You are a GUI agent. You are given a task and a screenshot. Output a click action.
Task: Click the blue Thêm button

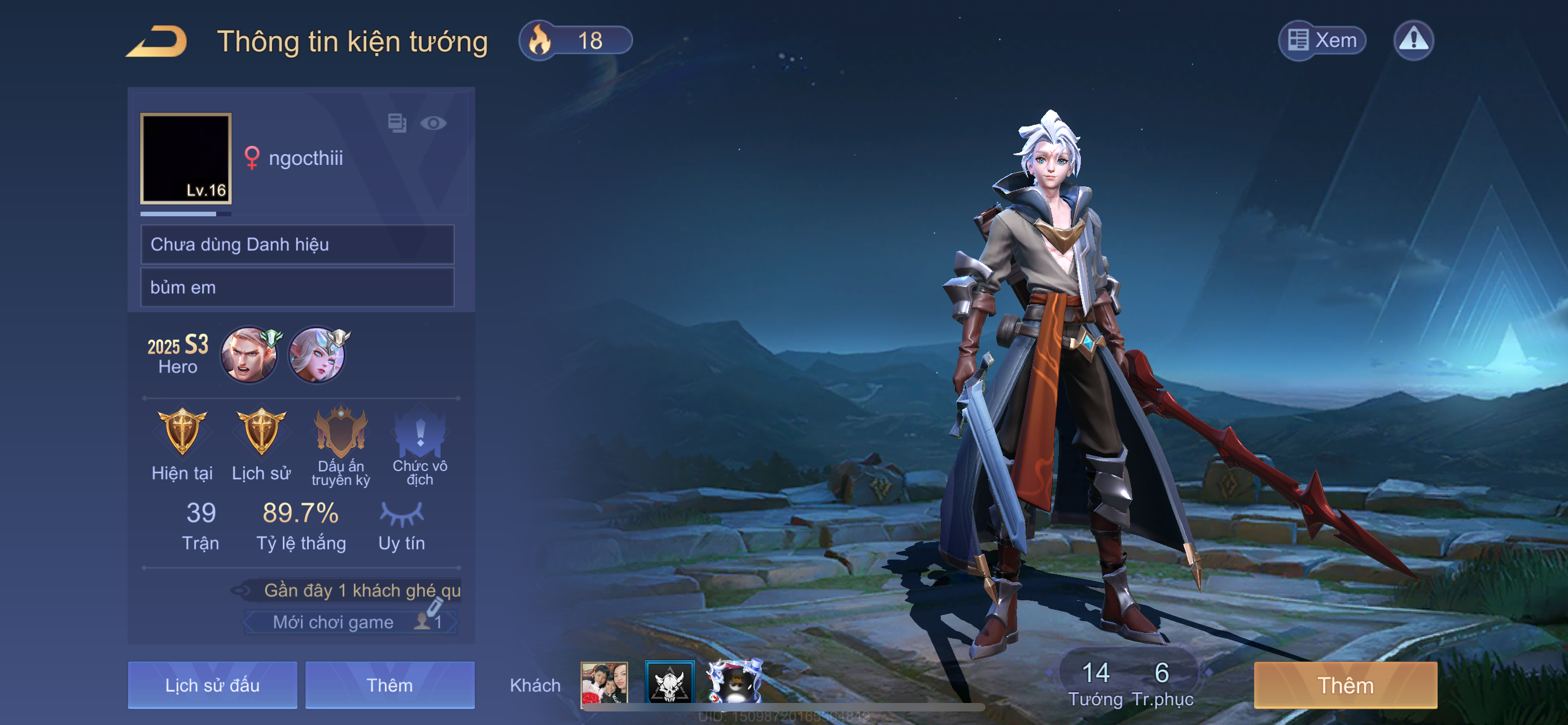coord(389,685)
